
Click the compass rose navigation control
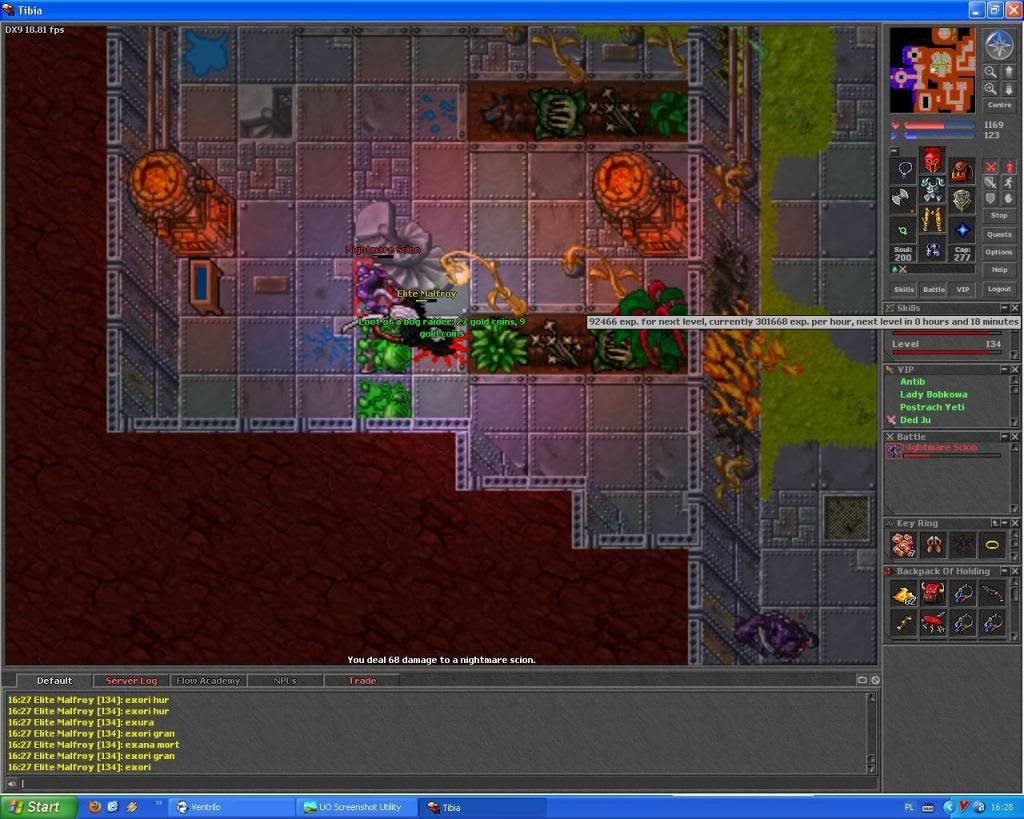point(998,45)
